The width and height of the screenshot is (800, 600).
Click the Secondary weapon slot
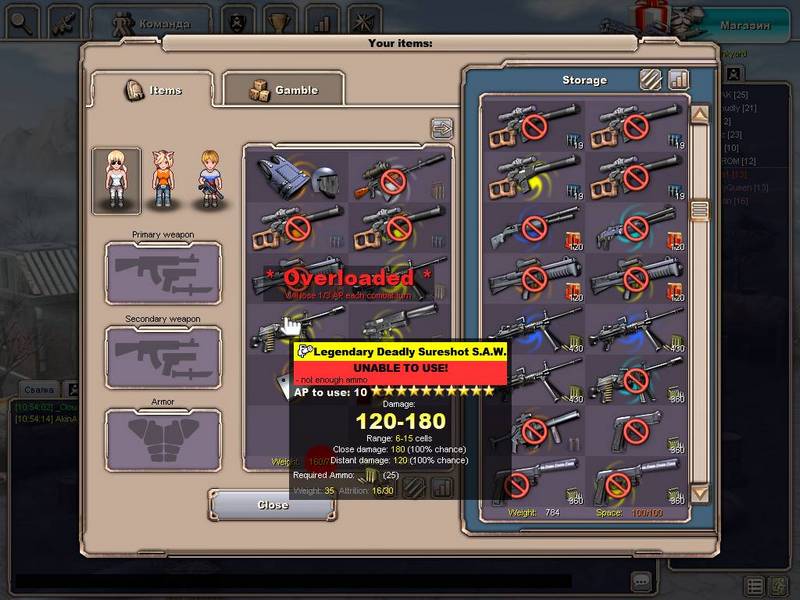[163, 357]
